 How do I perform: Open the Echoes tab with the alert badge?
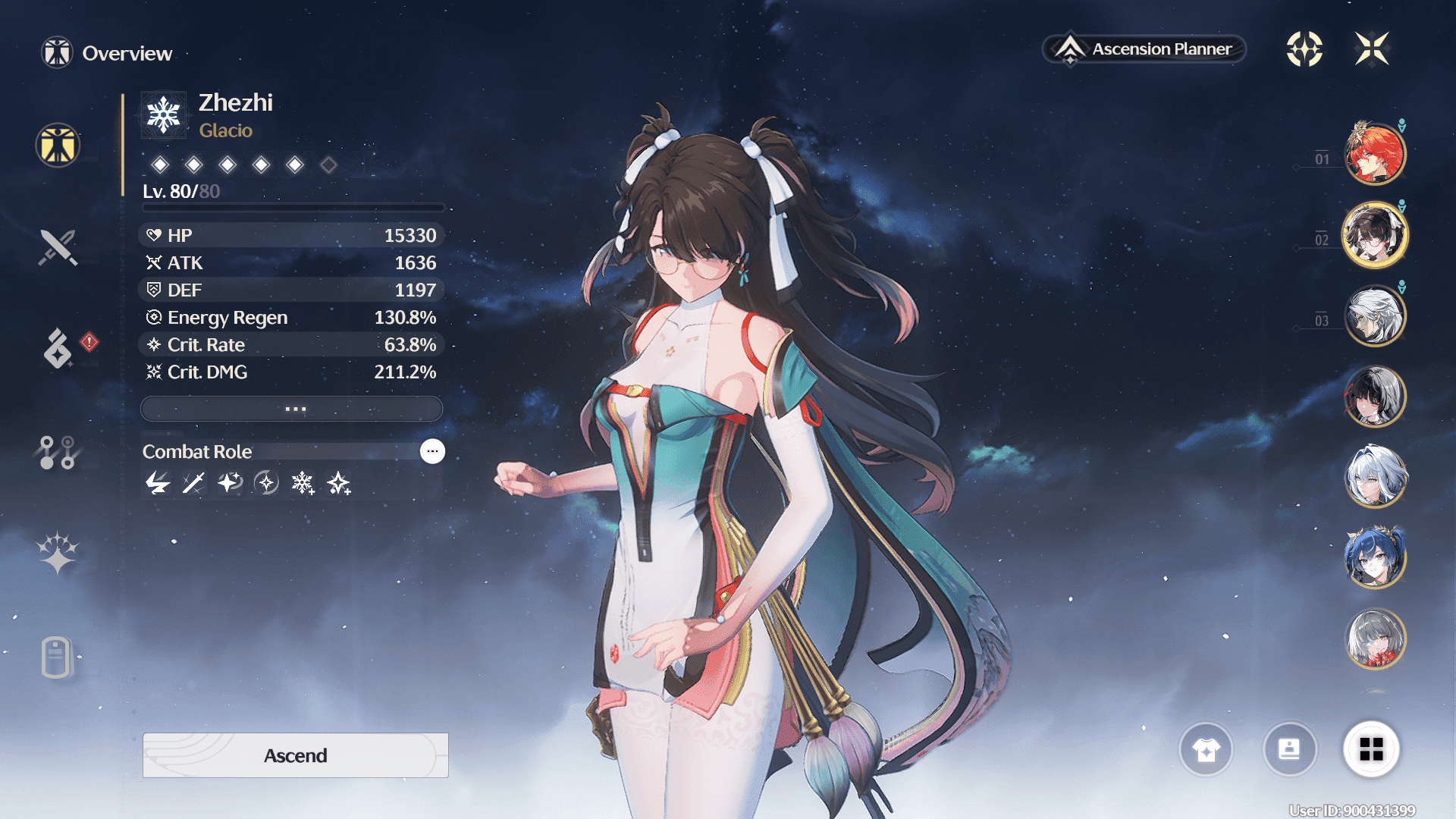59,348
